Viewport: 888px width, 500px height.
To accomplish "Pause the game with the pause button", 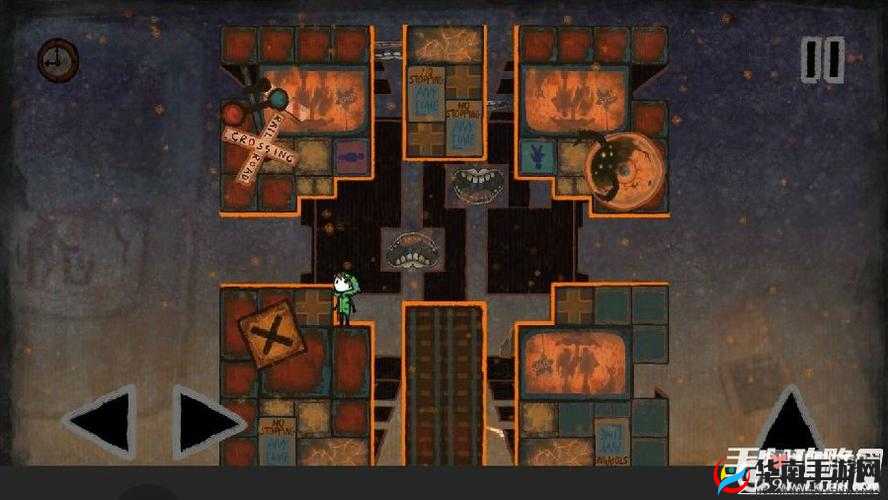I will [x=824, y=59].
